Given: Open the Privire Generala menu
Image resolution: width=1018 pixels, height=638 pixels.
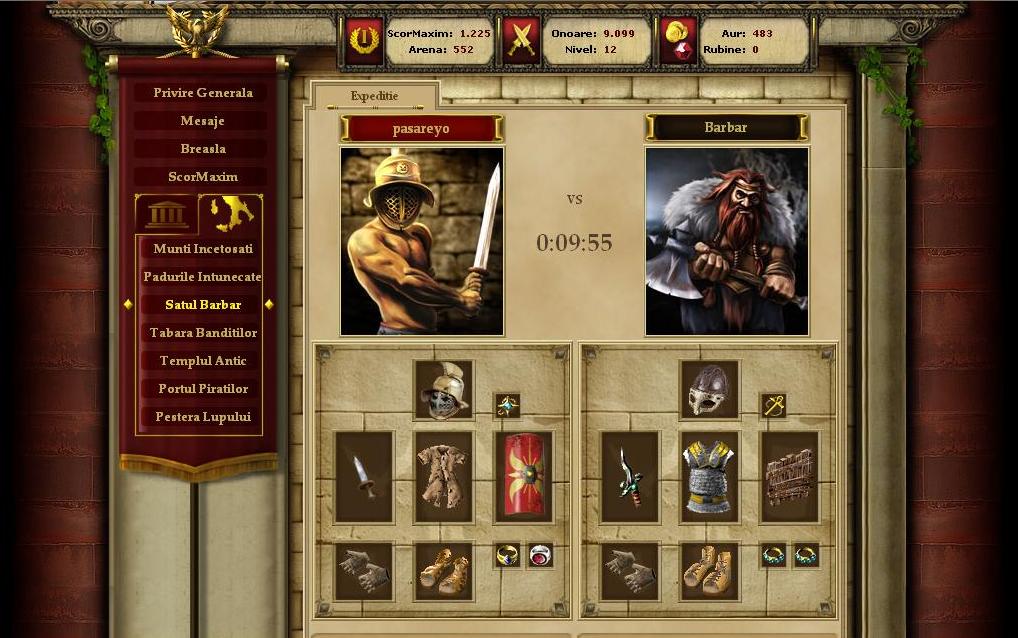Looking at the screenshot, I should (x=202, y=93).
